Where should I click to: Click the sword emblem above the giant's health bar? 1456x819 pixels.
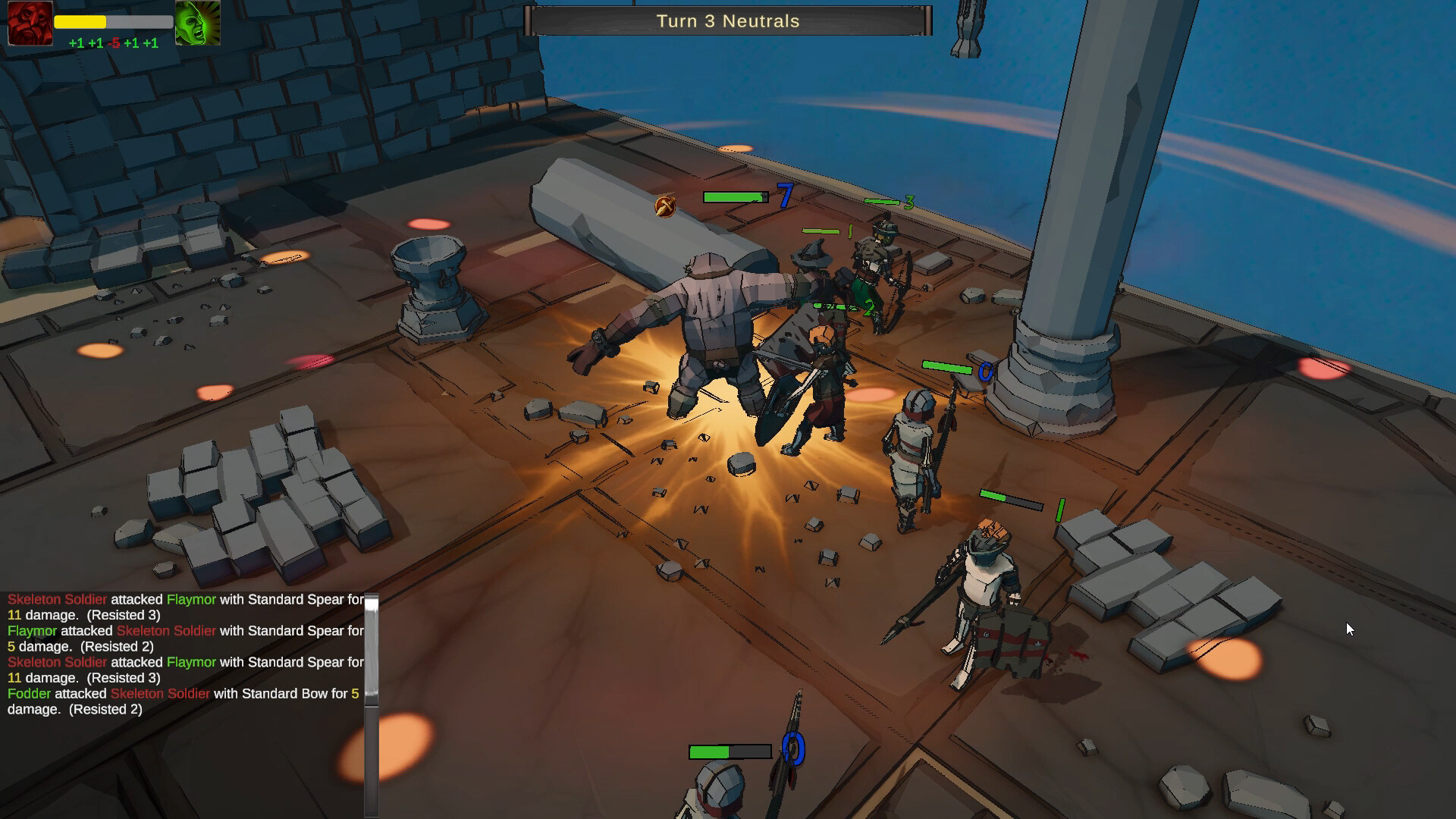pyautogui.click(x=666, y=205)
